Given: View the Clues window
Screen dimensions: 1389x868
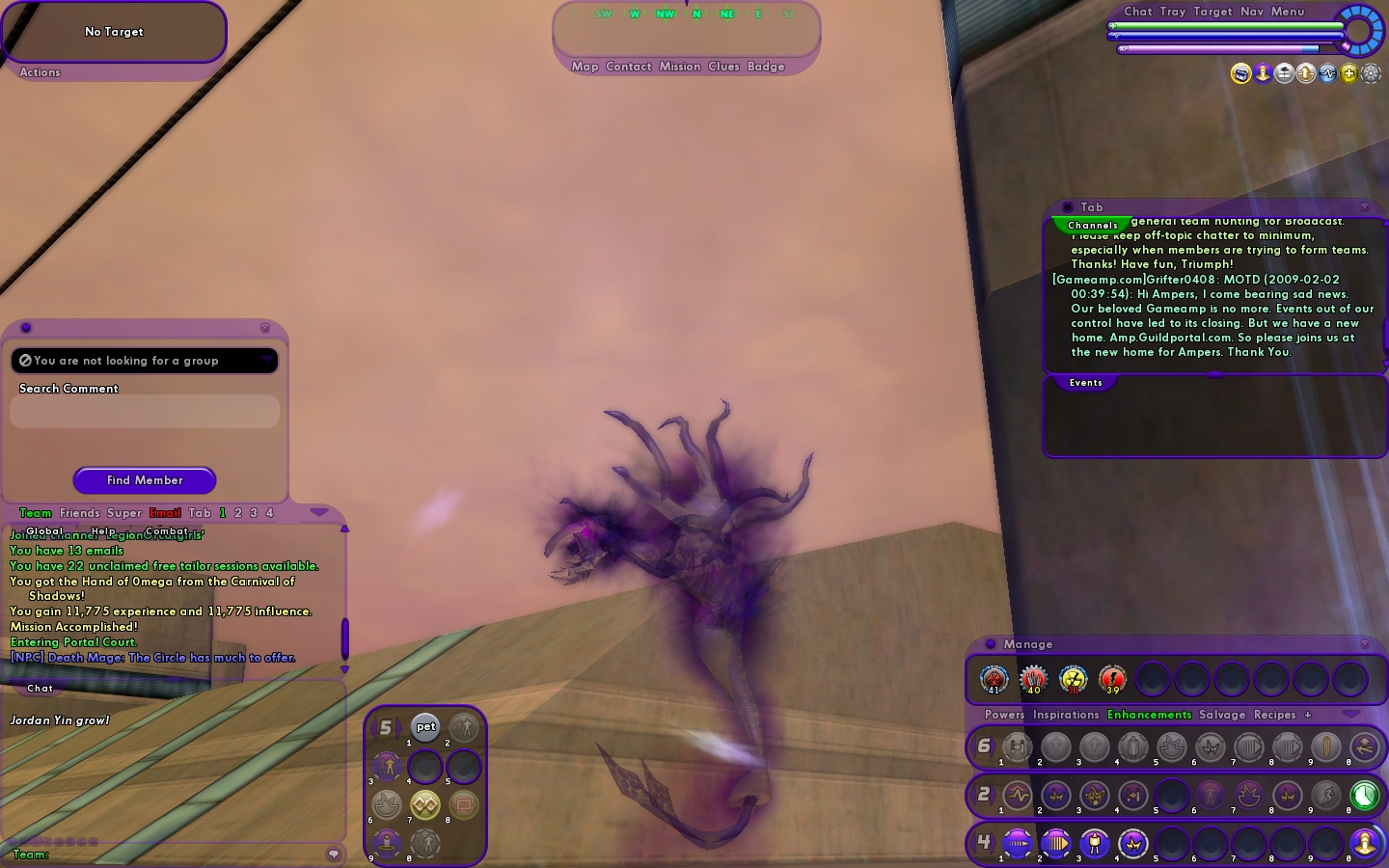Looking at the screenshot, I should [x=723, y=67].
